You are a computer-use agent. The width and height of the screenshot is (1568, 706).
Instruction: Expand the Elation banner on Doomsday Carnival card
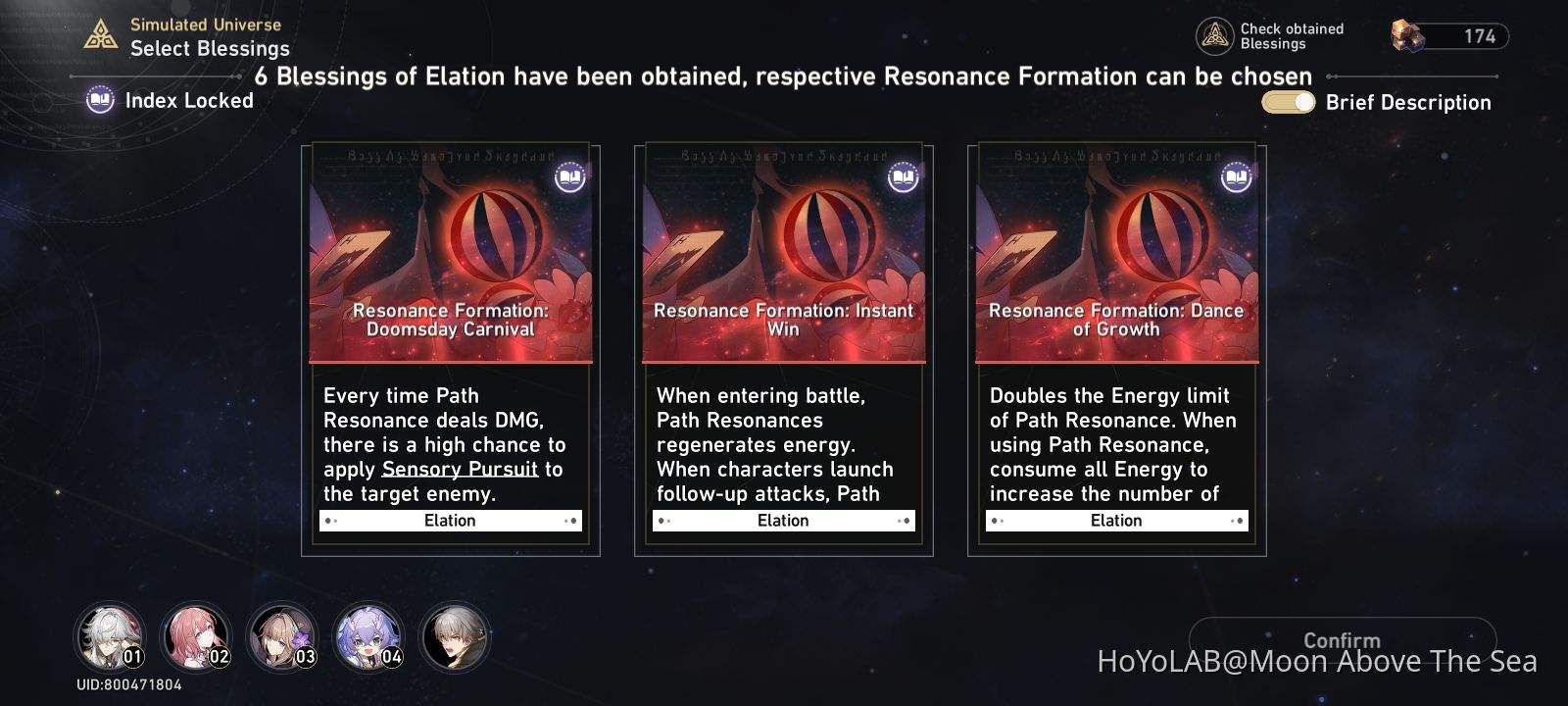pos(449,520)
